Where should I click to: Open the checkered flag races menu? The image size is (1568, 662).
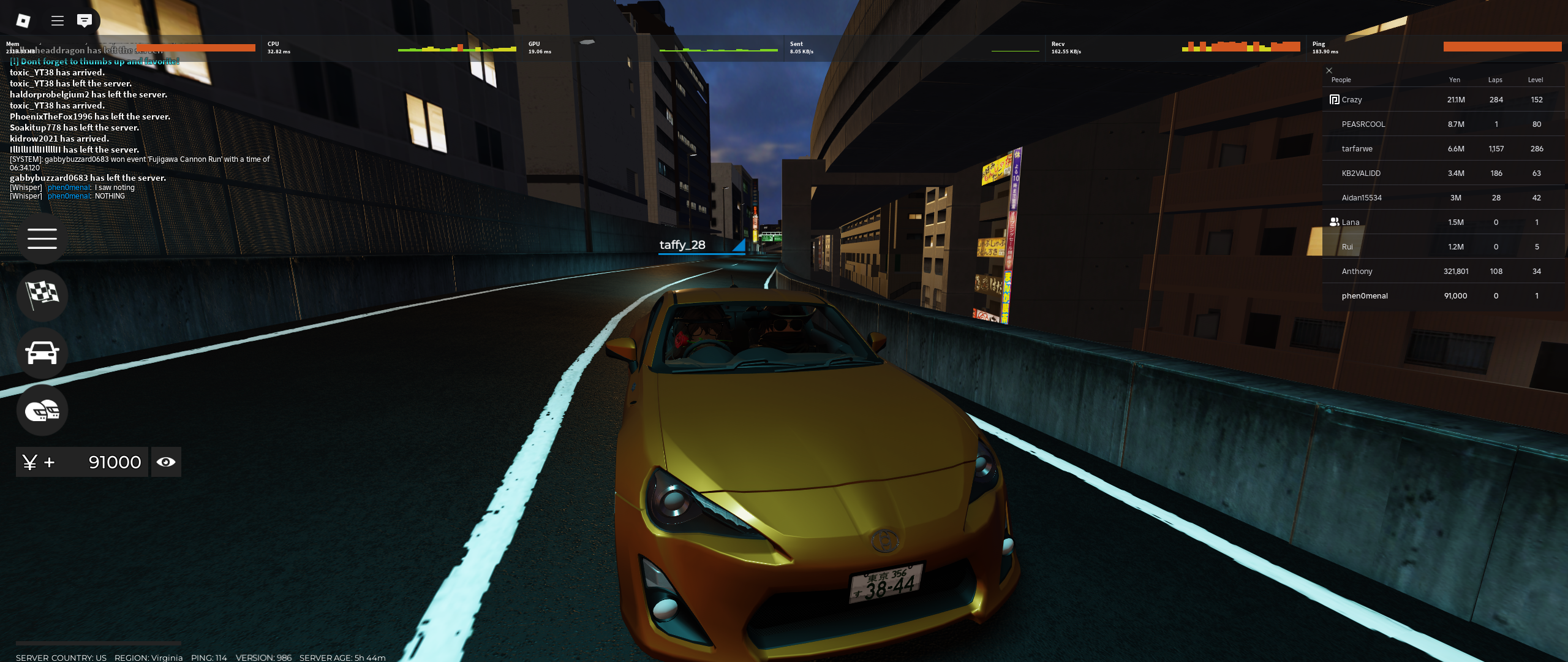click(x=42, y=294)
